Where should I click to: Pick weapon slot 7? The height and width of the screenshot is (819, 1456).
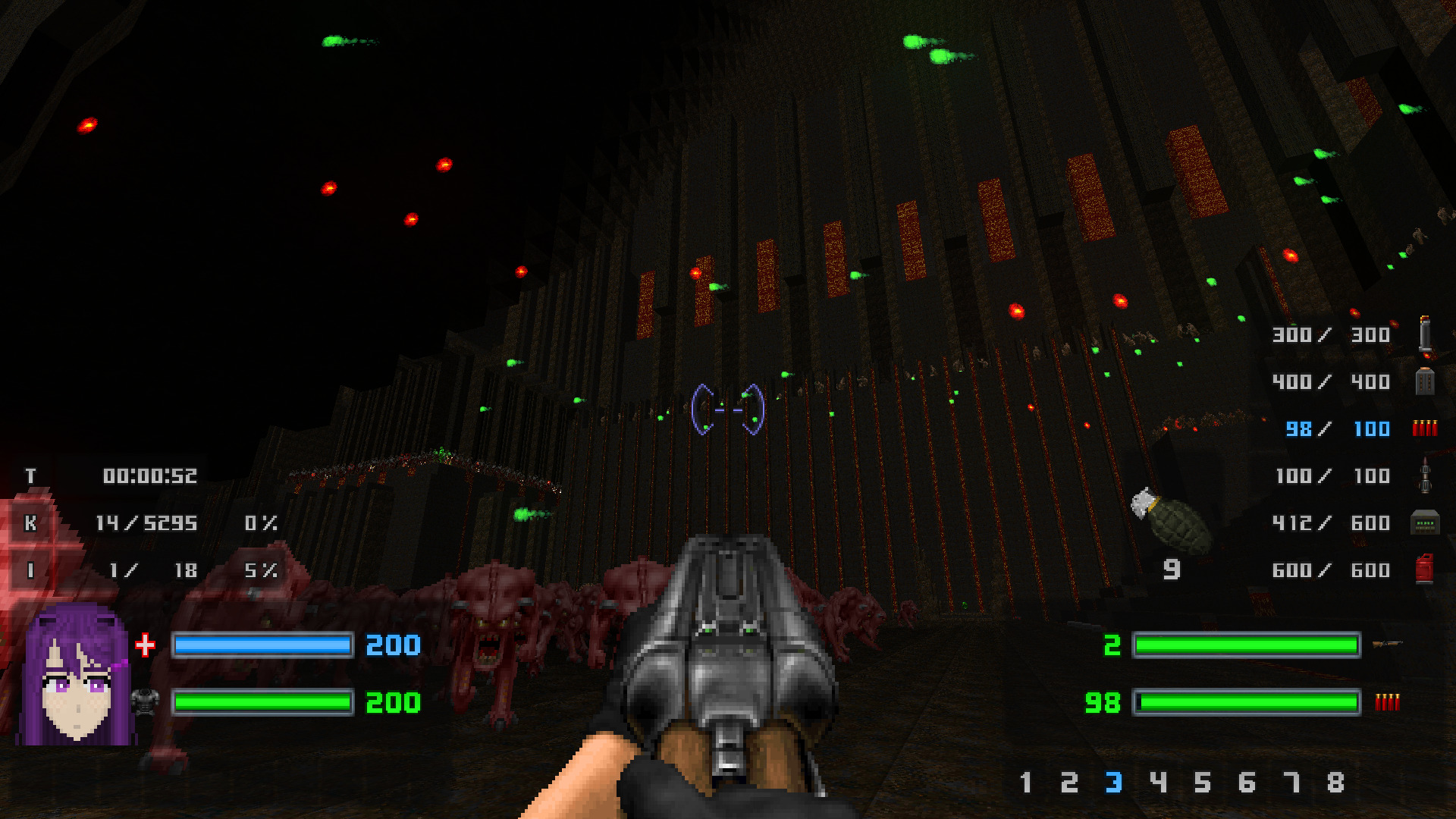click(x=1291, y=782)
